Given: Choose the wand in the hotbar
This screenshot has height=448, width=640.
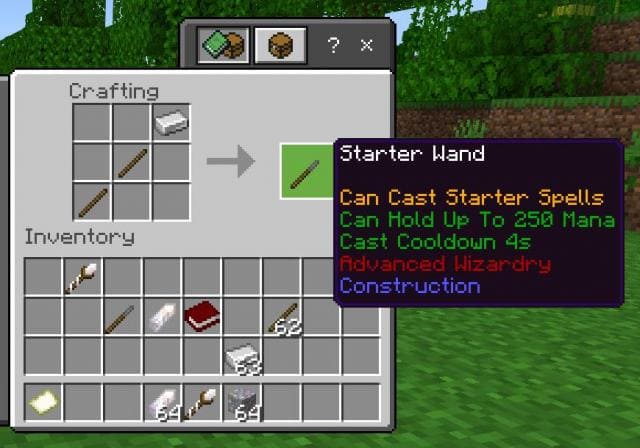Looking at the screenshot, I should (201, 402).
